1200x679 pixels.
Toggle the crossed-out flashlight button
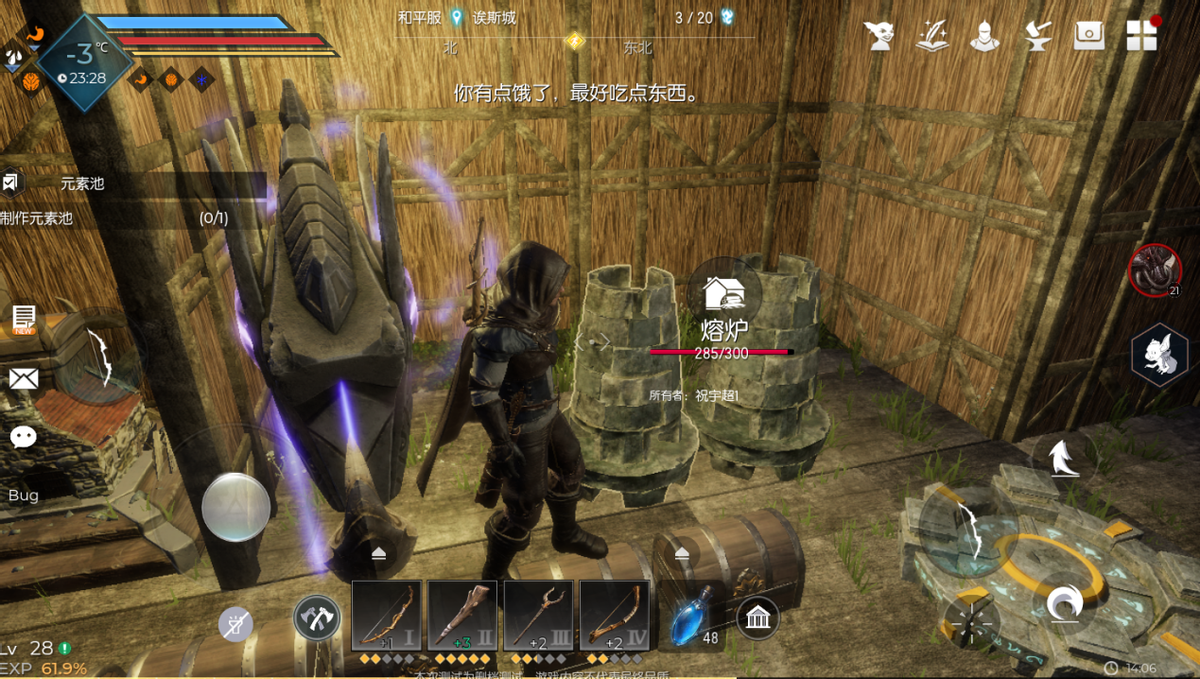[x=236, y=625]
